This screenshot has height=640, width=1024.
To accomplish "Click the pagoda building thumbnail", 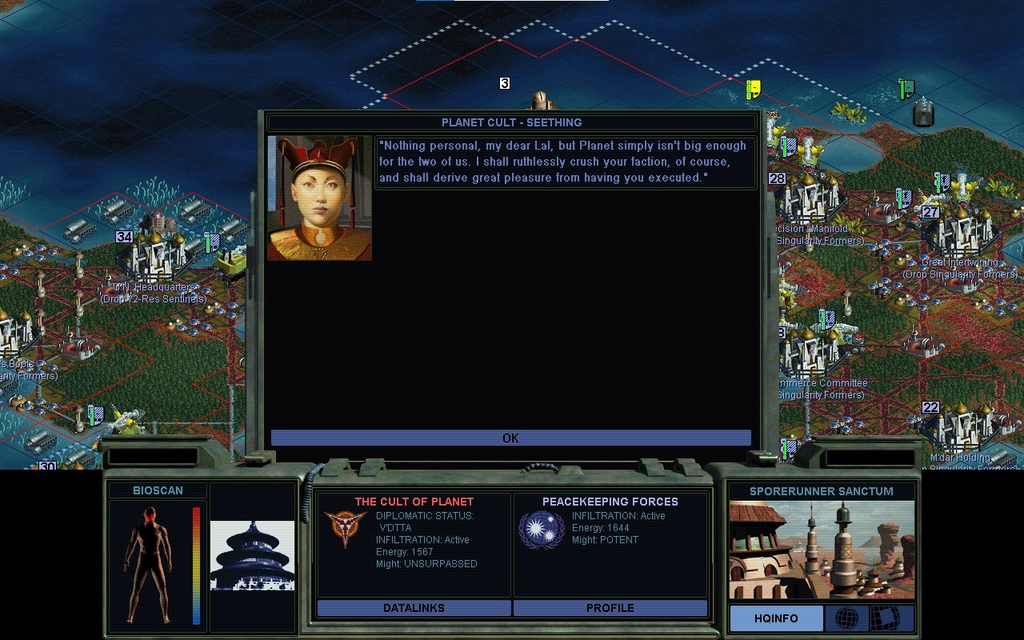I will coord(252,555).
